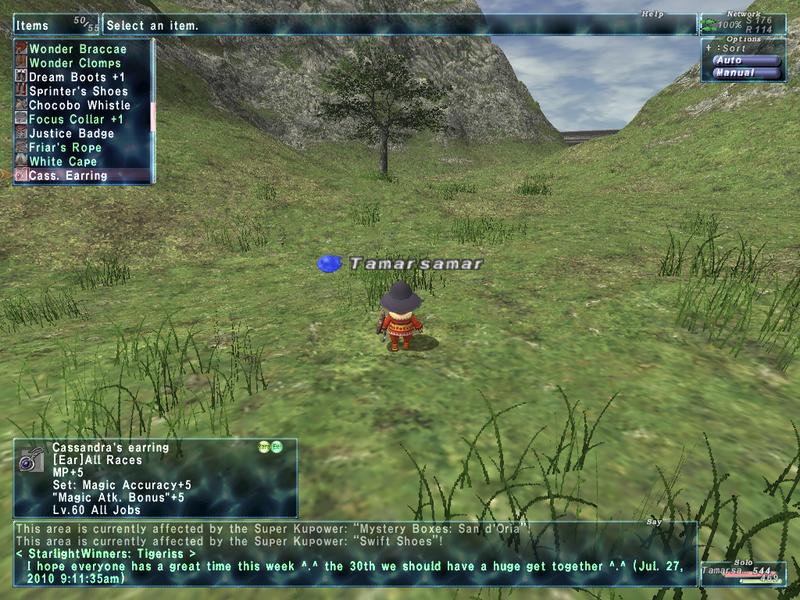Screen dimensions: 800x600
Task: Click the chat log window
Action: 355,553
